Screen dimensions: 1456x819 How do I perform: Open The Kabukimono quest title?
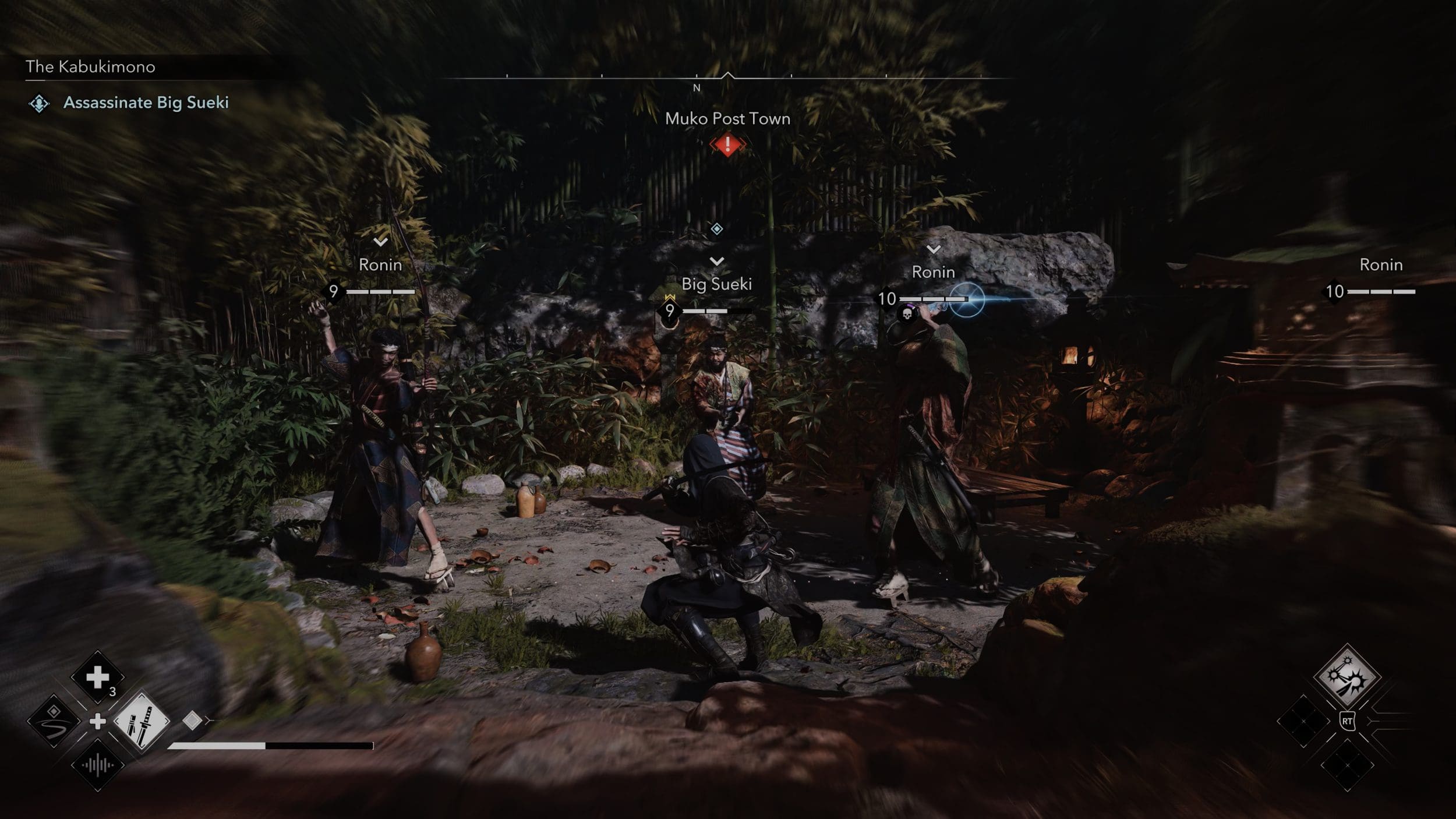point(90,67)
